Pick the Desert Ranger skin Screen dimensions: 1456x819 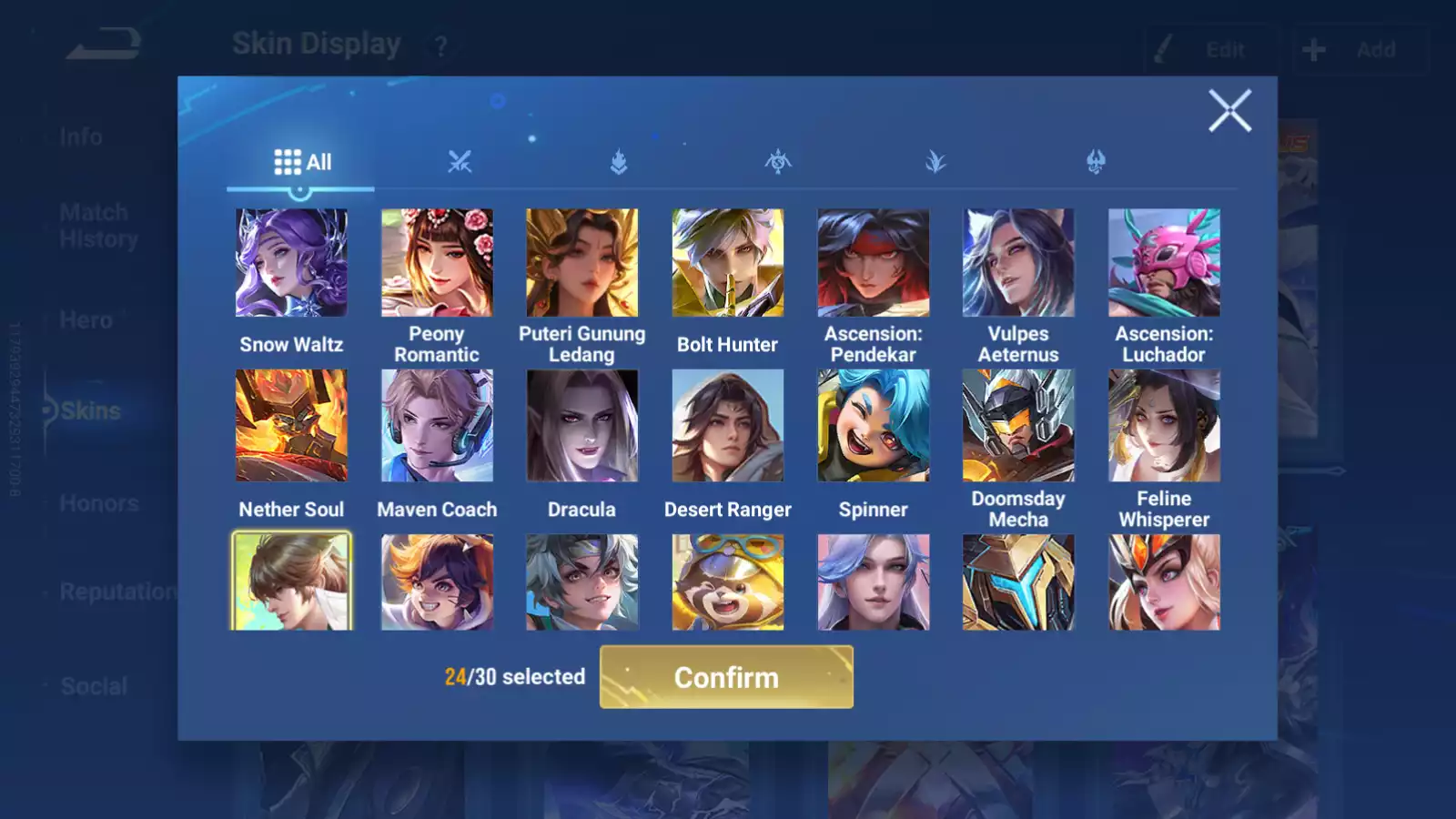(x=728, y=425)
